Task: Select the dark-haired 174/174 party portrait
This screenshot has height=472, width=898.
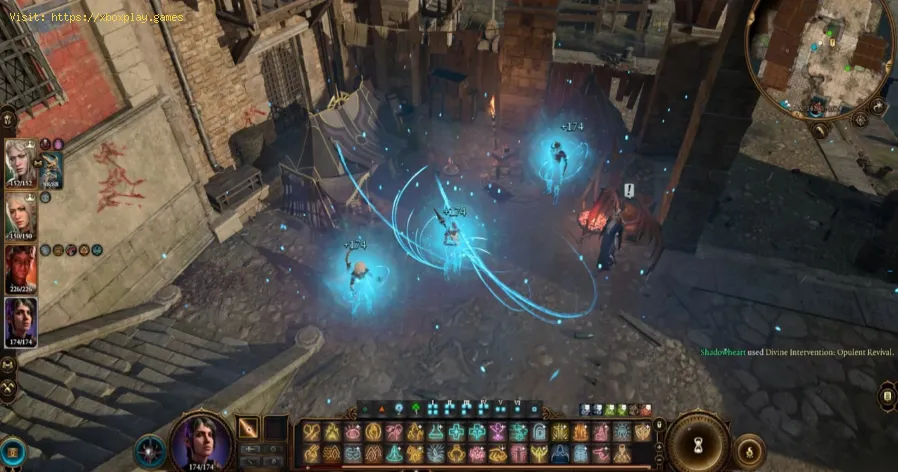Action: (20, 321)
